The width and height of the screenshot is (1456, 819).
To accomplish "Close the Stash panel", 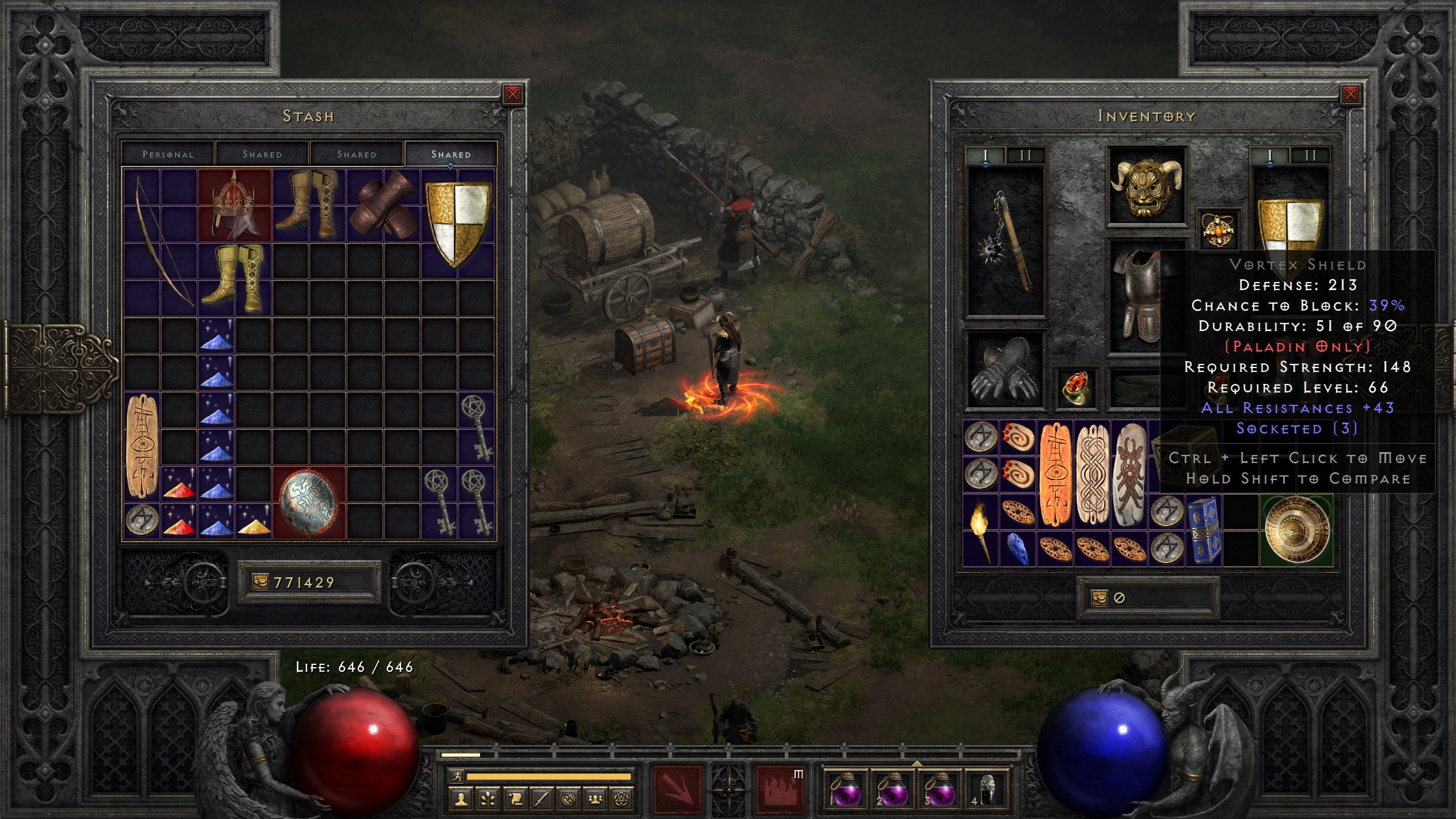I will click(x=512, y=94).
